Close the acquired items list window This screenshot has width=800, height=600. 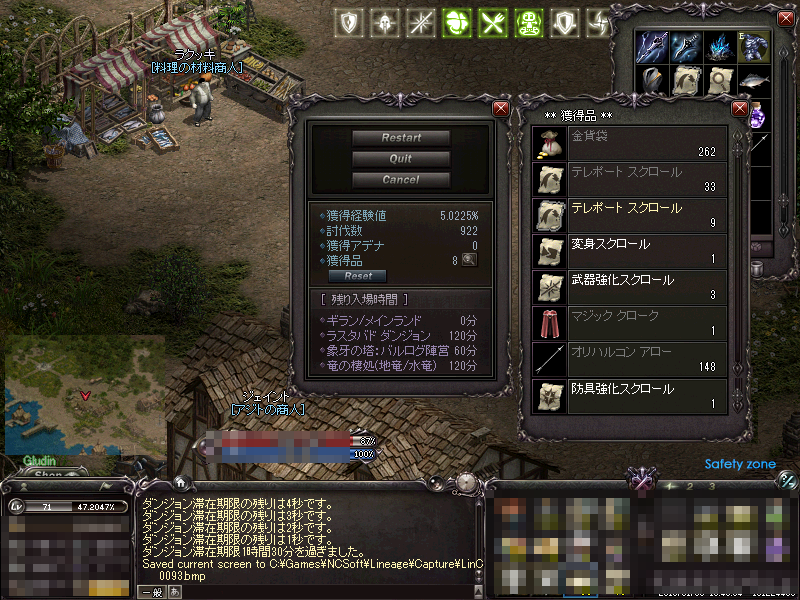pos(741,108)
